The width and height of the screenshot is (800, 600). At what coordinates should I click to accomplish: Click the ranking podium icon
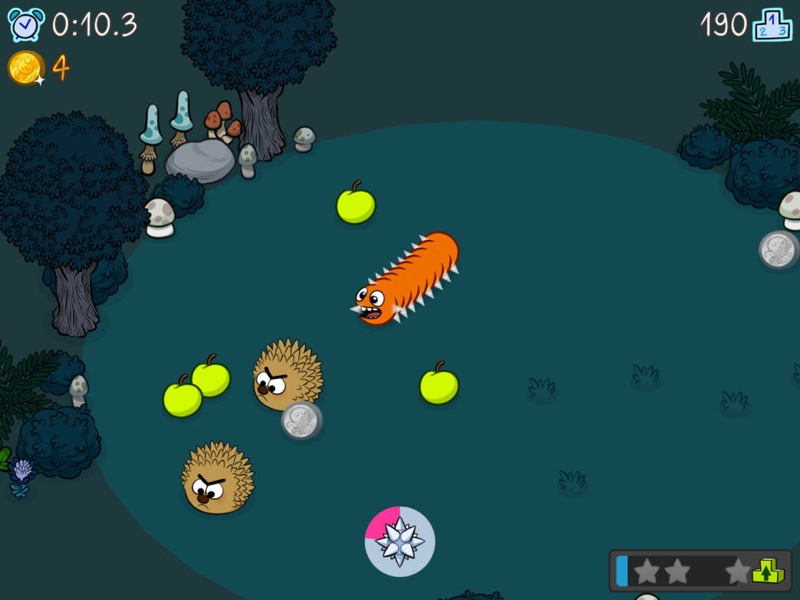tap(771, 24)
